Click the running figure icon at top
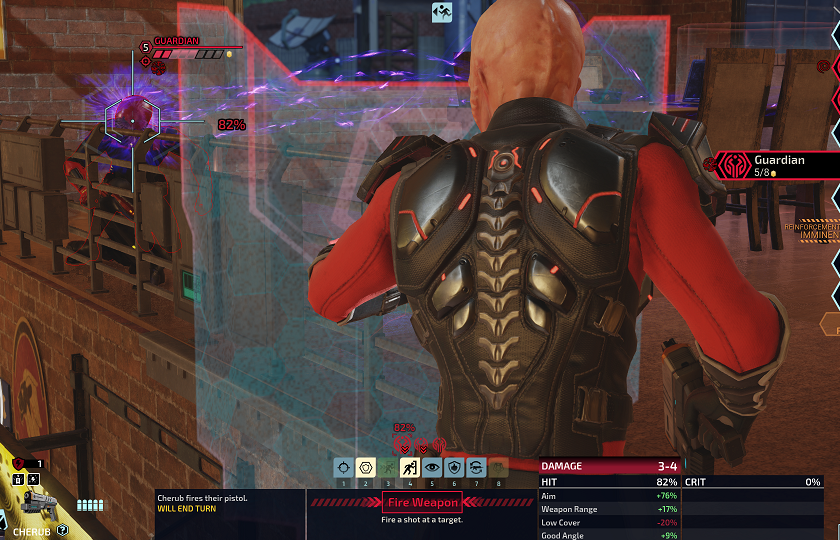Screen dimensions: 840x540 click(443, 12)
